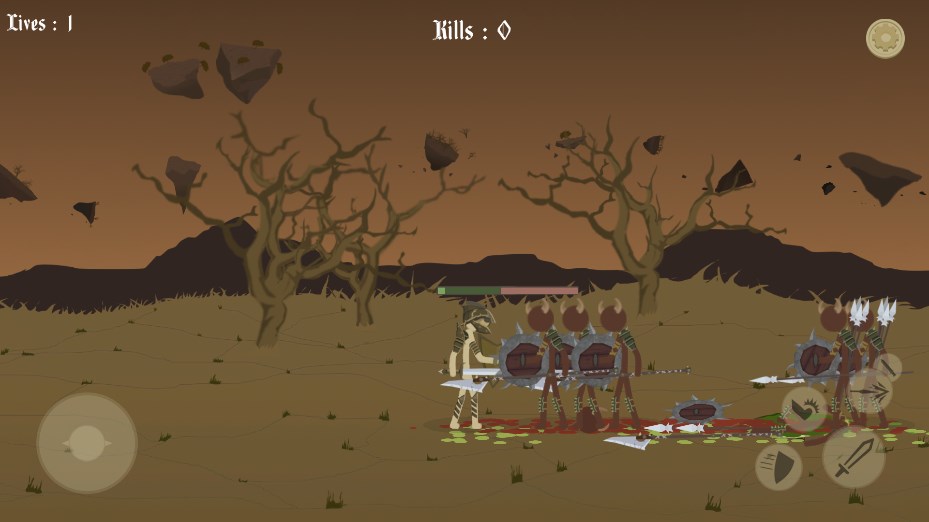Open settings with the gear button
Screen dimensions: 929x522
tap(885, 39)
